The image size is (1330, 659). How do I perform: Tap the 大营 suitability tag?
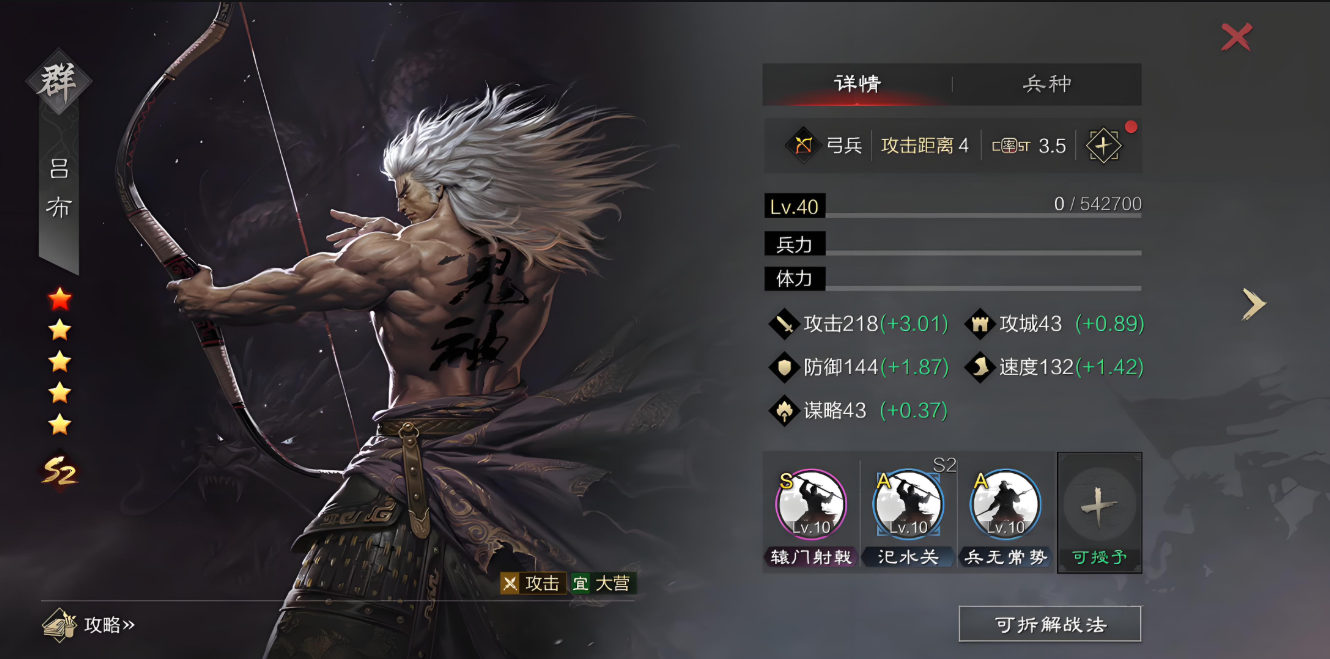click(x=603, y=583)
